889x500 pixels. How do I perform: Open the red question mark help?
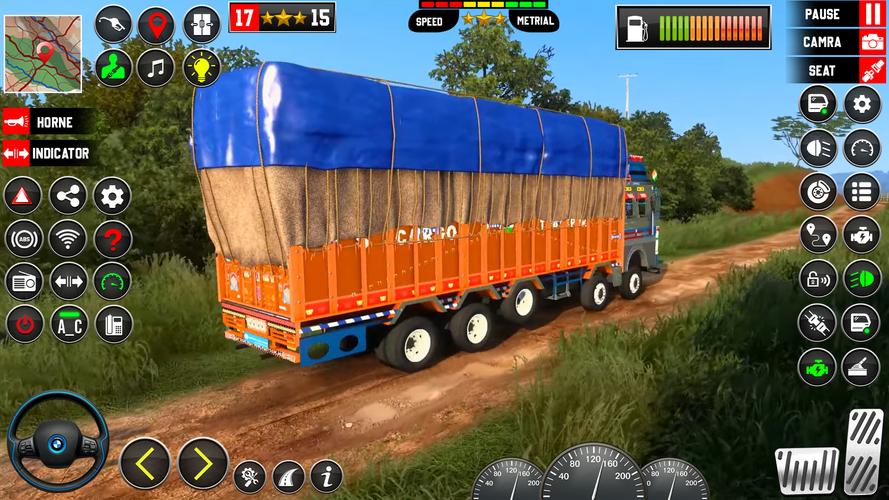coord(113,239)
